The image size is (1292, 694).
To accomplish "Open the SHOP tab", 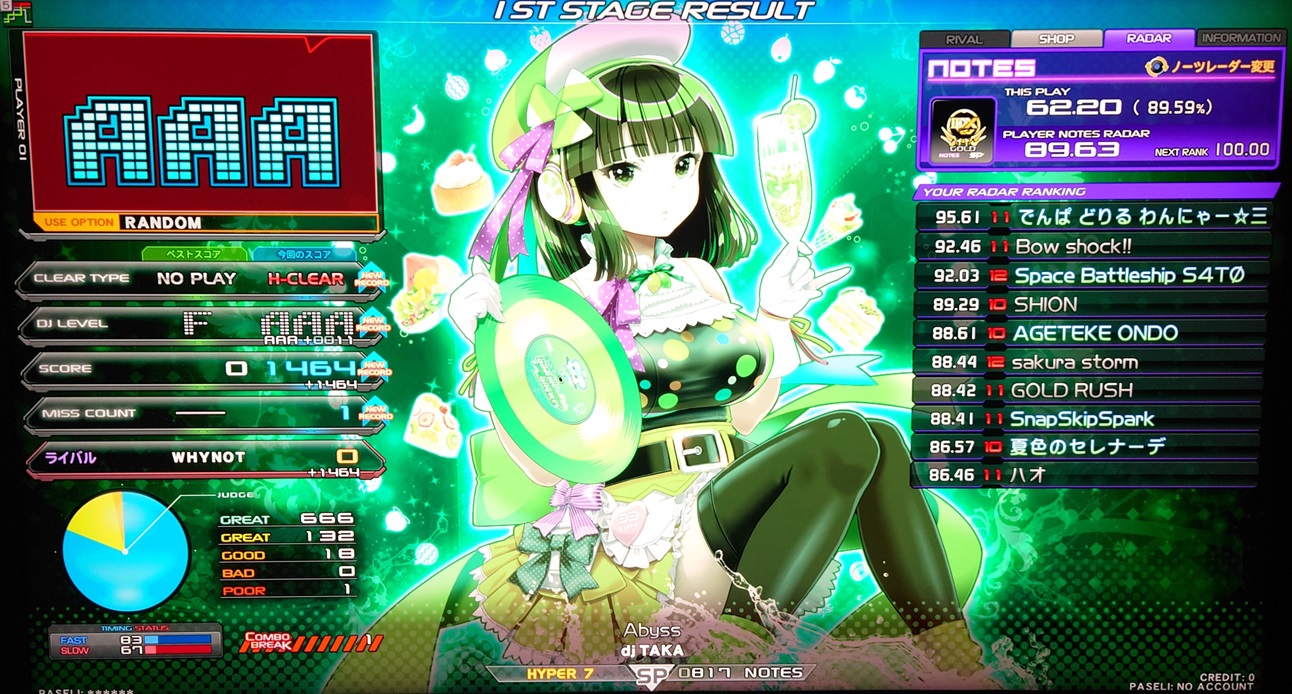I will 1056,39.
